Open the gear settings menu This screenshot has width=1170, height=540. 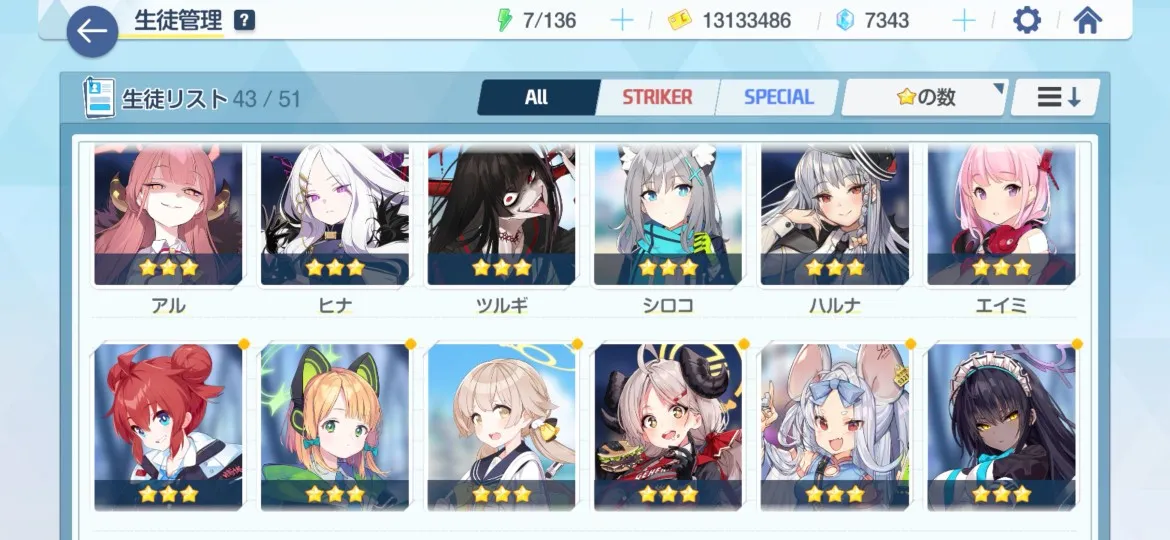point(1027,20)
